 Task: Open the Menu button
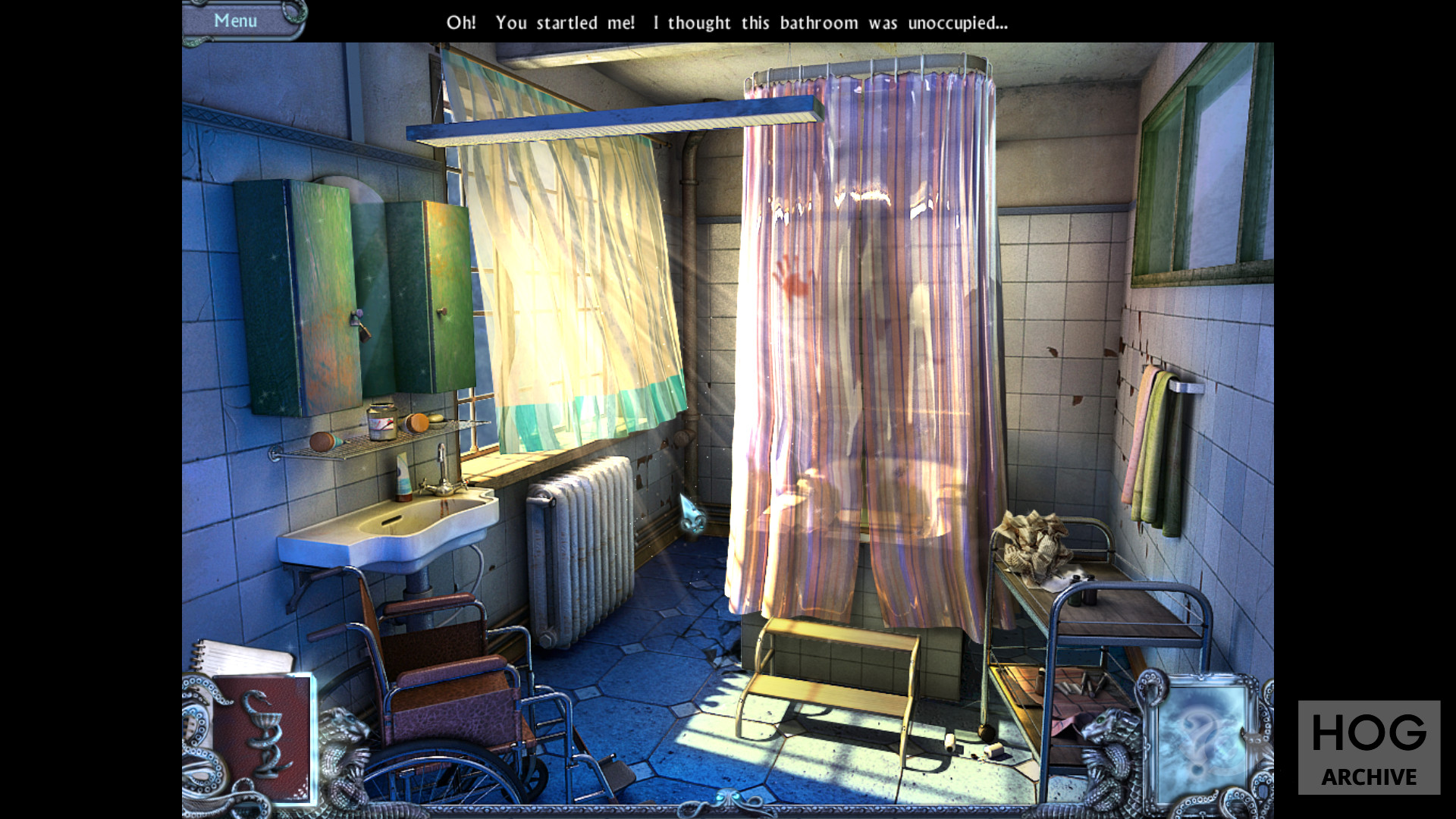236,20
